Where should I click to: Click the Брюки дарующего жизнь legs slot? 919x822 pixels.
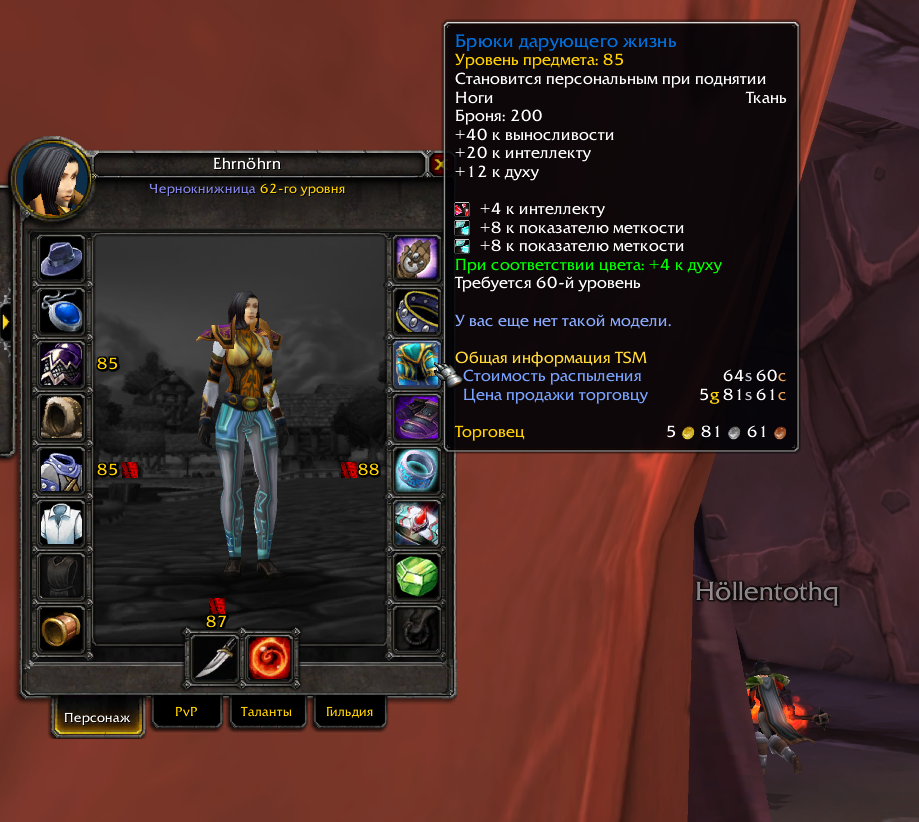(x=416, y=363)
